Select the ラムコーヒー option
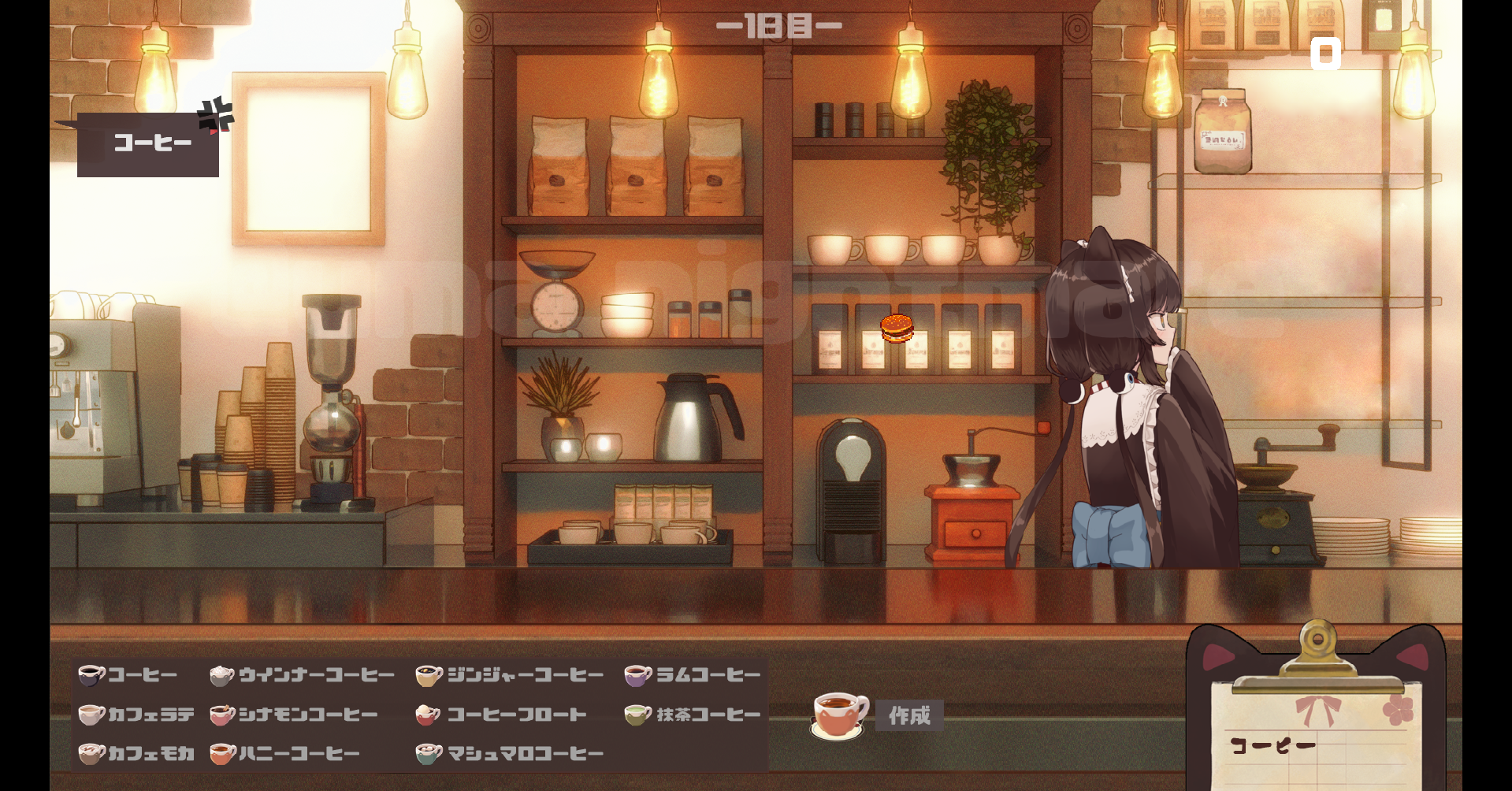The width and height of the screenshot is (1512, 791). tap(693, 675)
